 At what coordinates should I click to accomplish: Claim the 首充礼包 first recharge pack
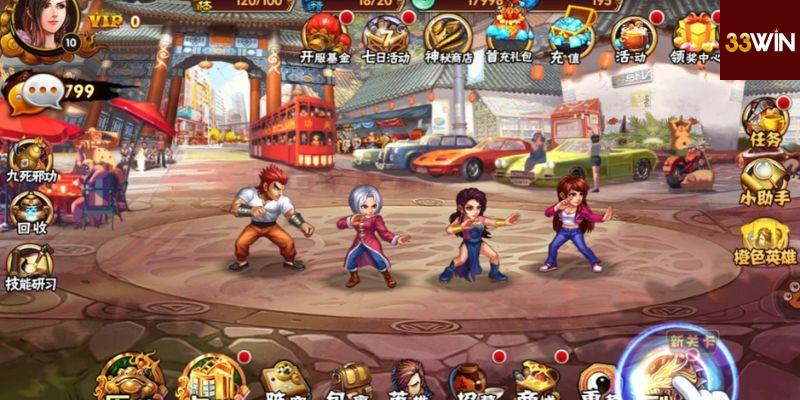(x=510, y=38)
